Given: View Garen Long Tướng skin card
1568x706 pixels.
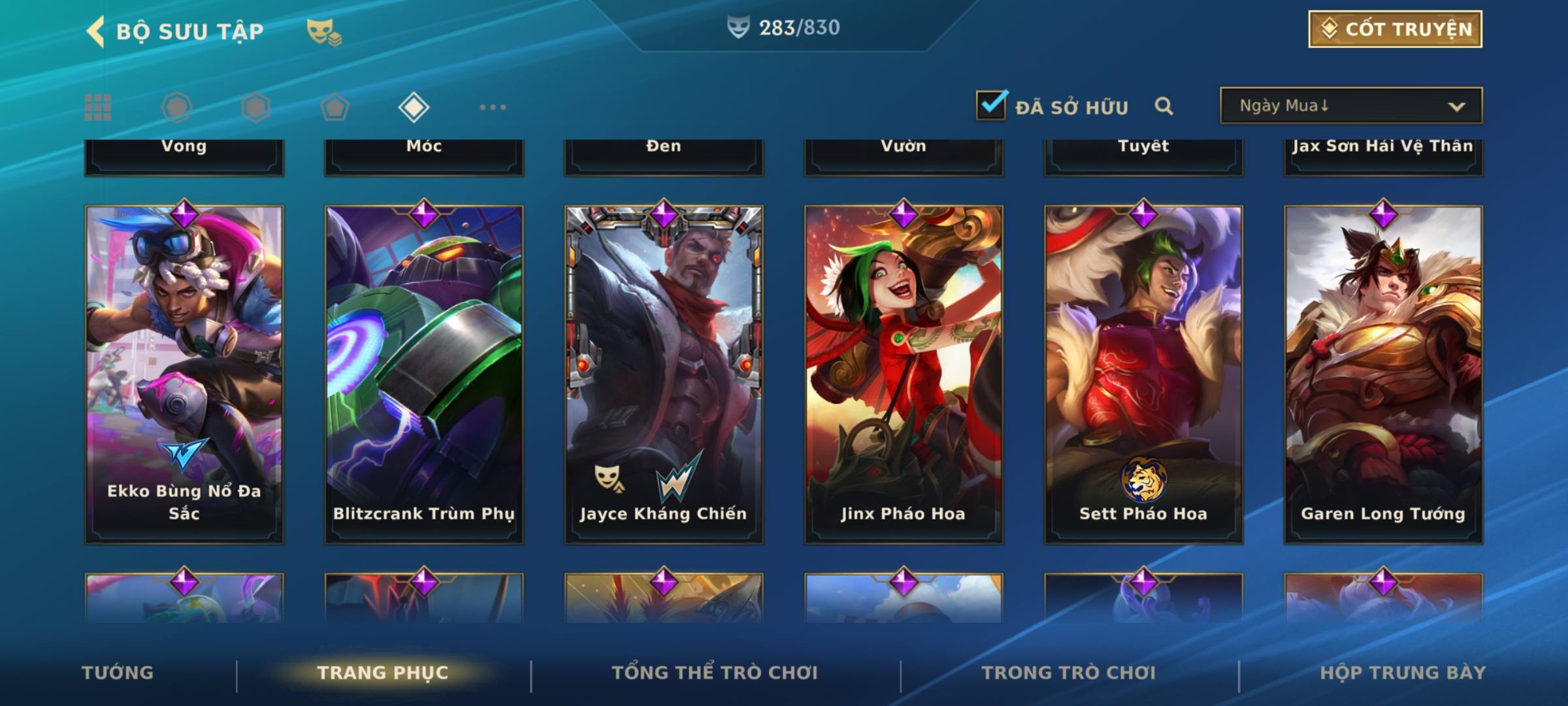Looking at the screenshot, I should point(1383,374).
